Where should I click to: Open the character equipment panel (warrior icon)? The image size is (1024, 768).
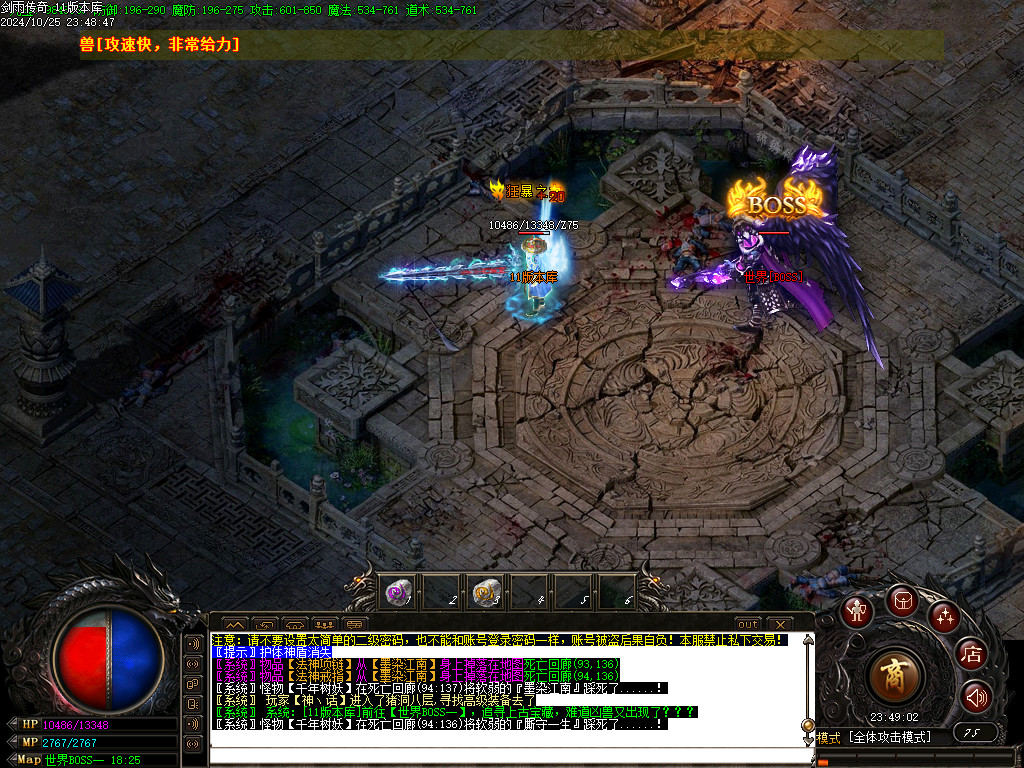pos(857,611)
